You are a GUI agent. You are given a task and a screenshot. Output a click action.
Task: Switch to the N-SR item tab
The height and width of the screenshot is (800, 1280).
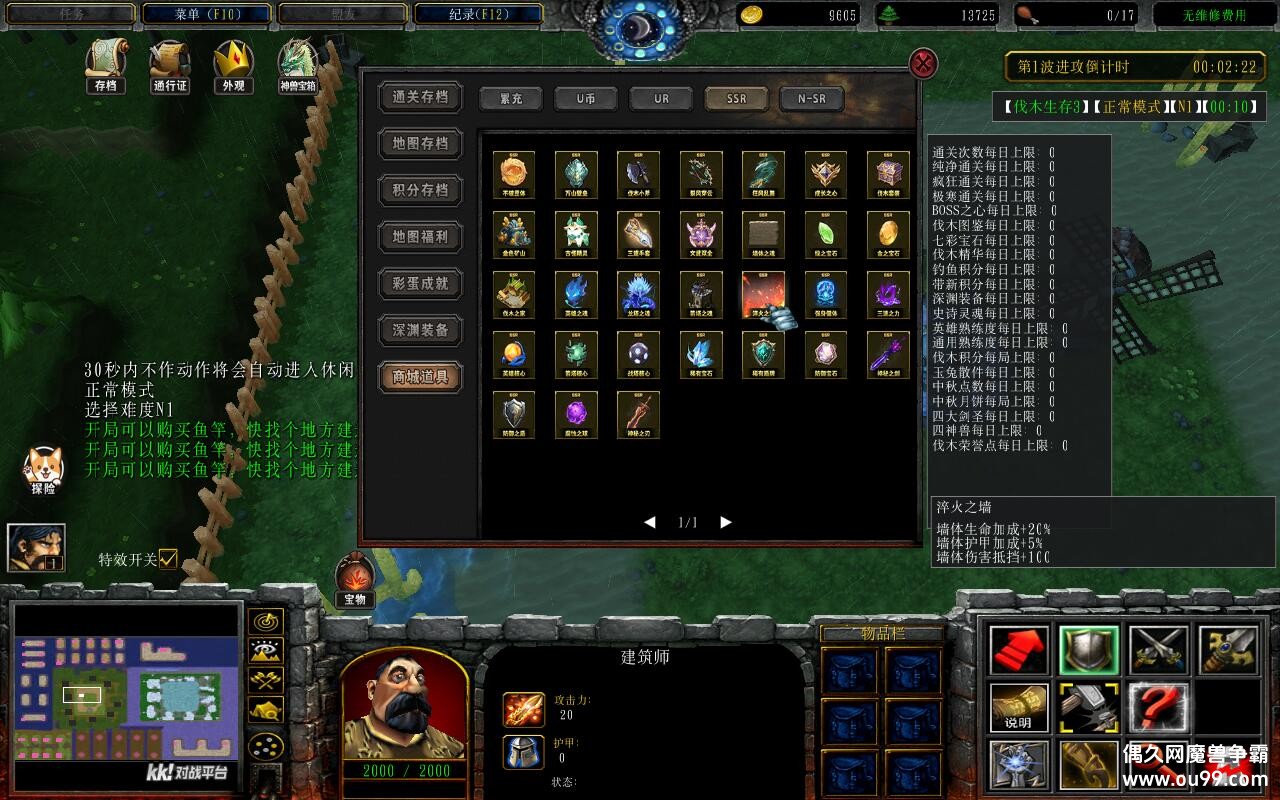pos(810,99)
